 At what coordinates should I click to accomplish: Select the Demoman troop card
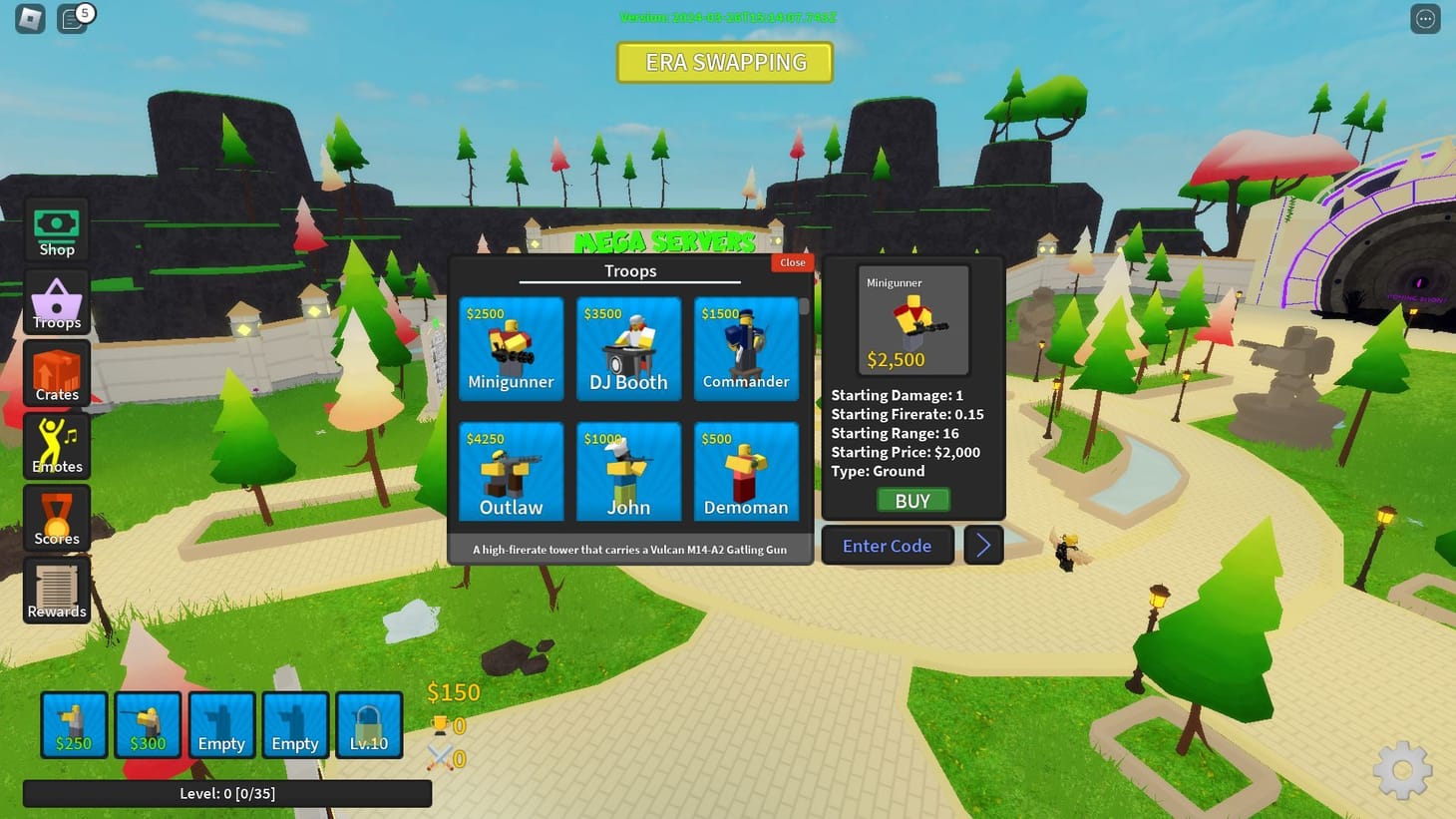(746, 472)
